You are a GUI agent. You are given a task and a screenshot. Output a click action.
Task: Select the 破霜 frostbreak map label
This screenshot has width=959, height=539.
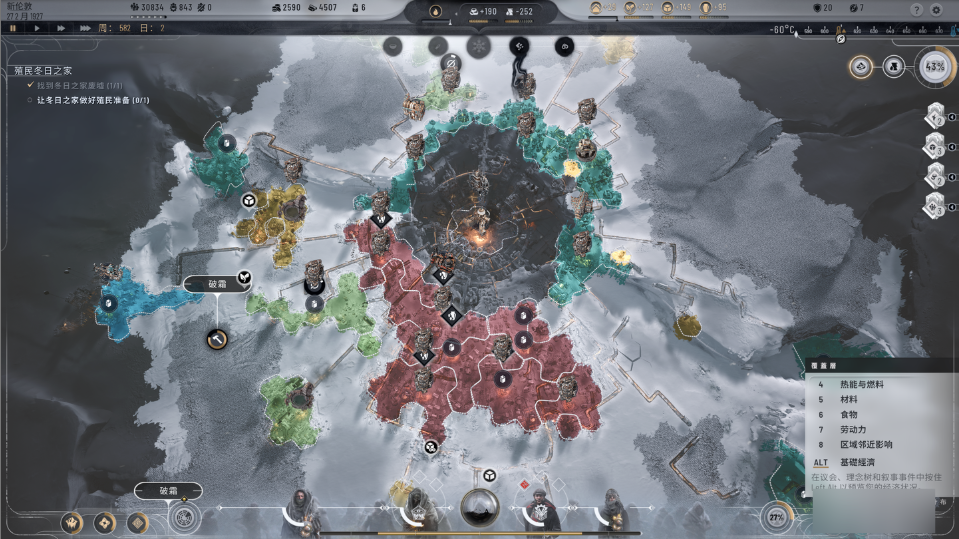tap(218, 284)
